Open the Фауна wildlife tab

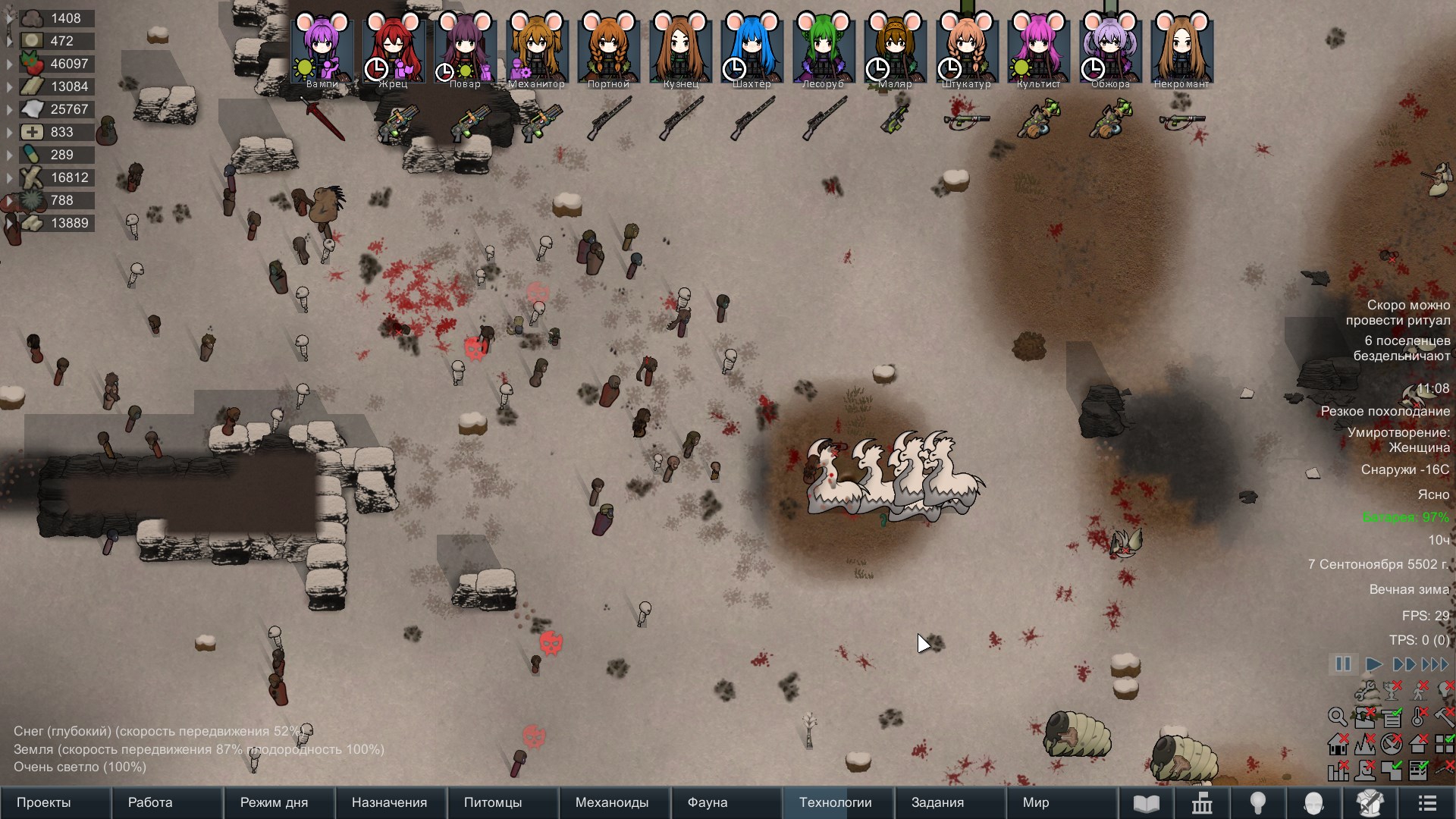pyautogui.click(x=708, y=802)
